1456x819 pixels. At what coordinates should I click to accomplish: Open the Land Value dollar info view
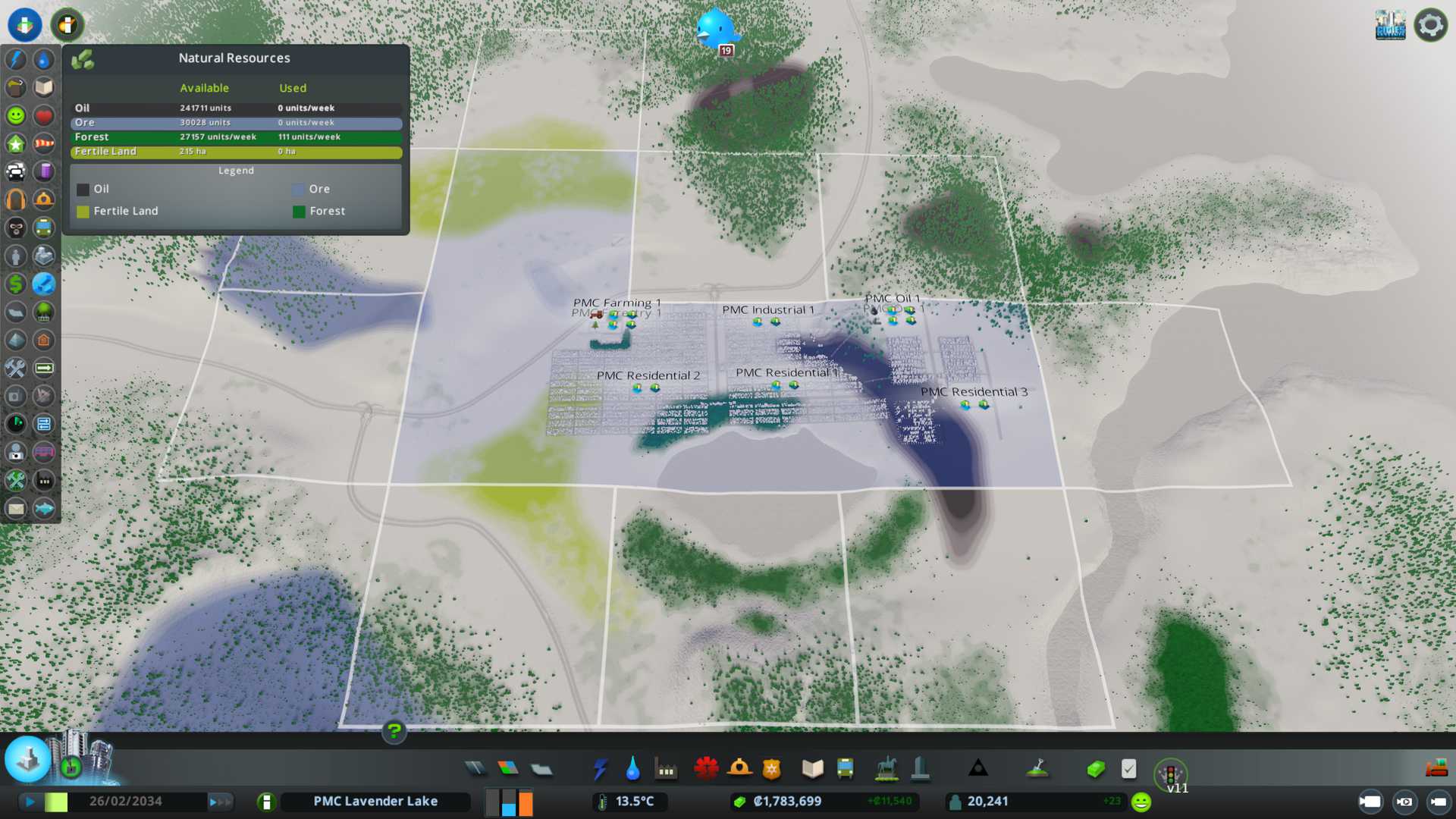(16, 284)
